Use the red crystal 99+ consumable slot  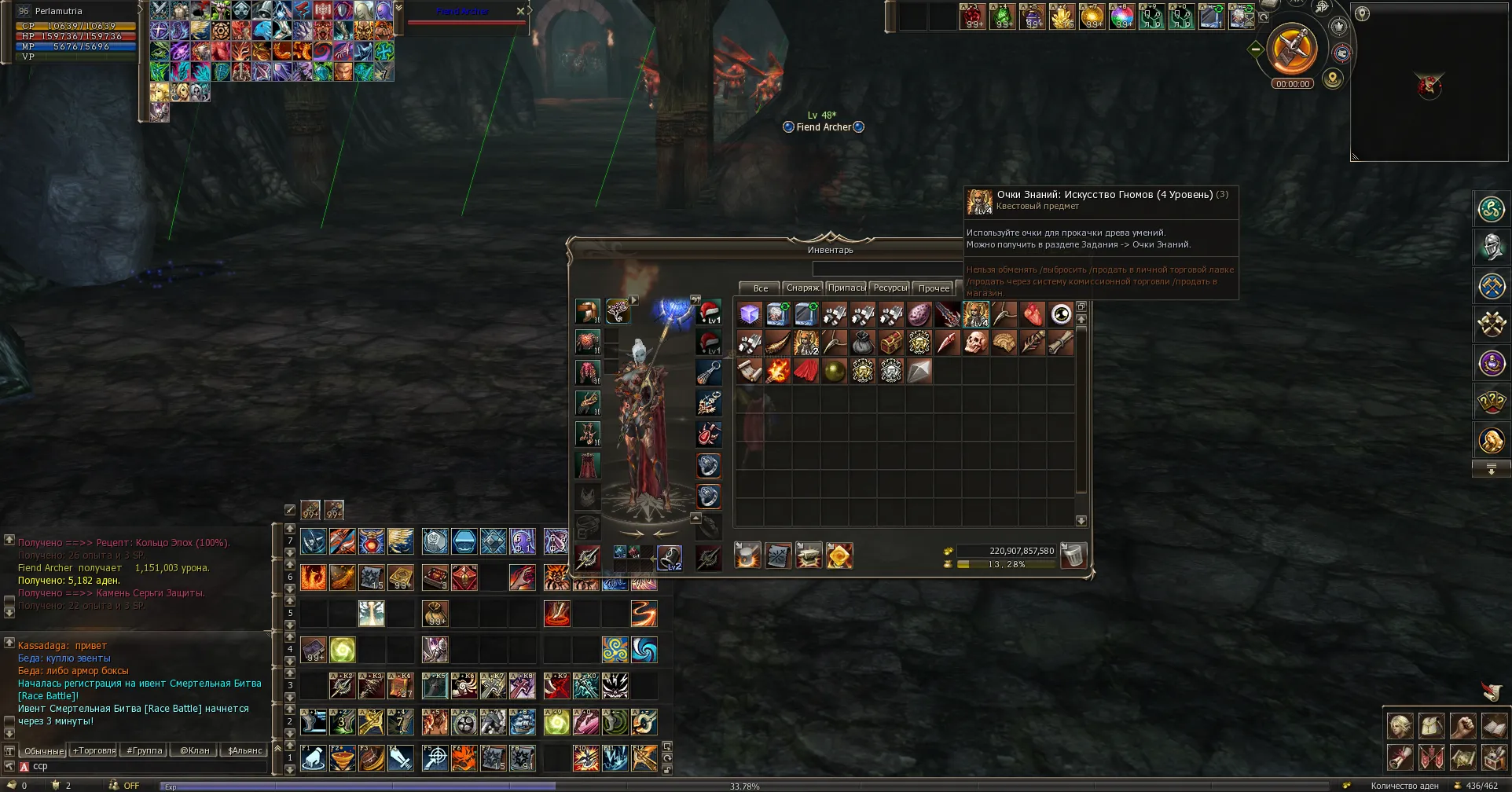(x=973, y=16)
